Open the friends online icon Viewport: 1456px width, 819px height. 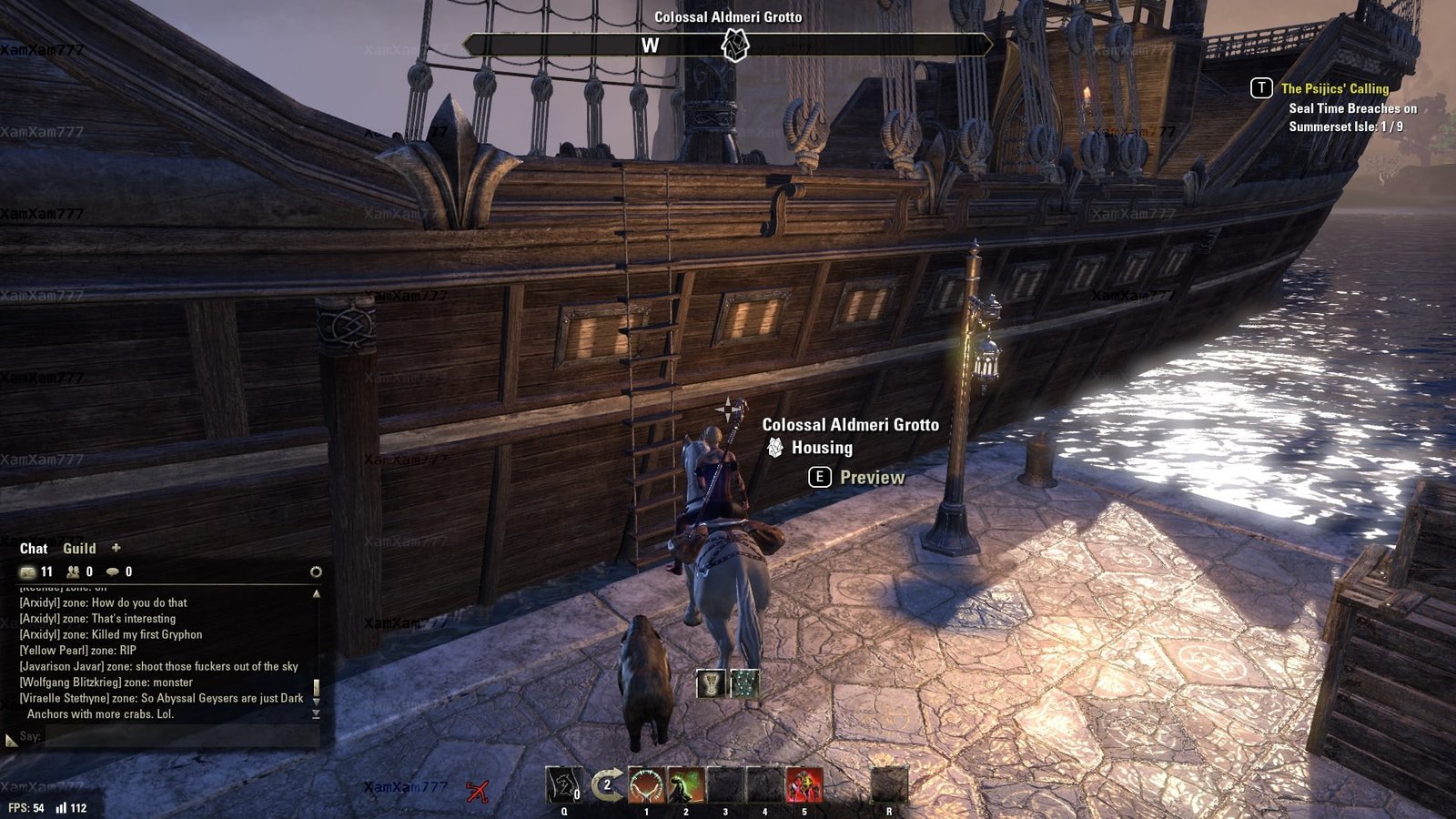point(73,571)
